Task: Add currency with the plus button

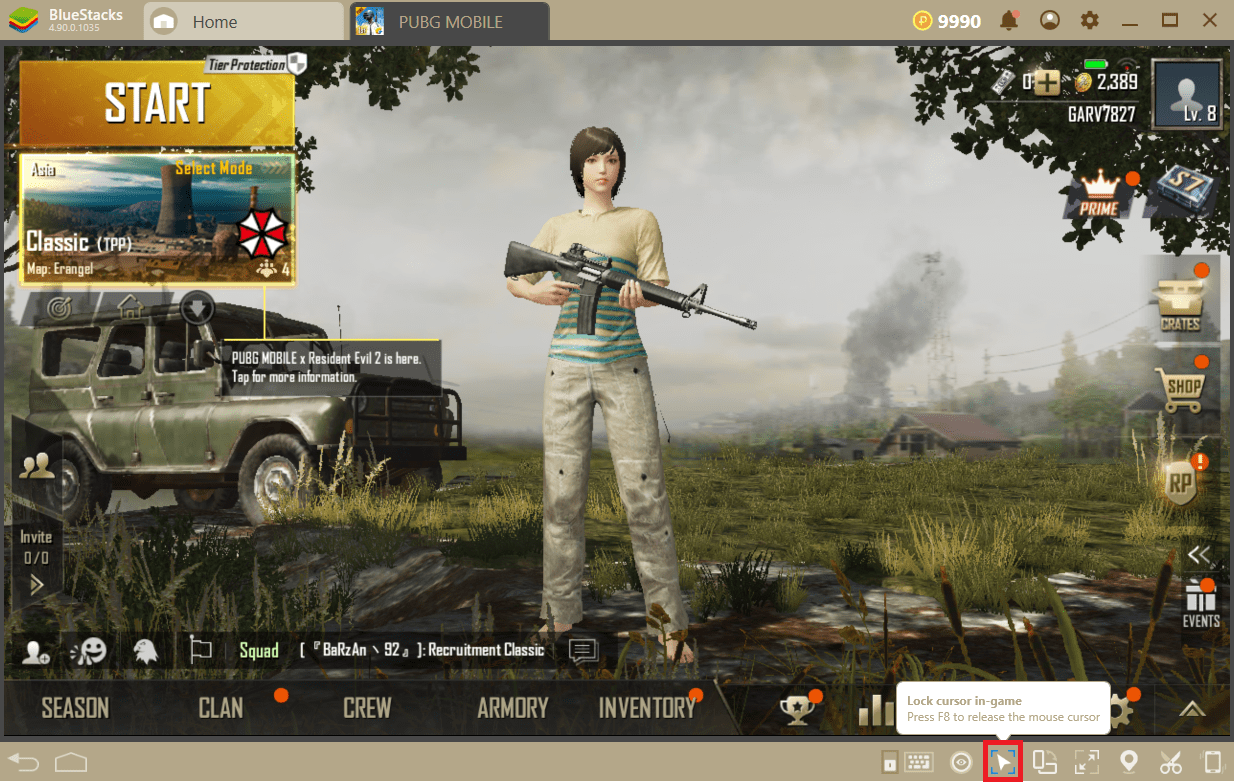Action: tap(1046, 84)
